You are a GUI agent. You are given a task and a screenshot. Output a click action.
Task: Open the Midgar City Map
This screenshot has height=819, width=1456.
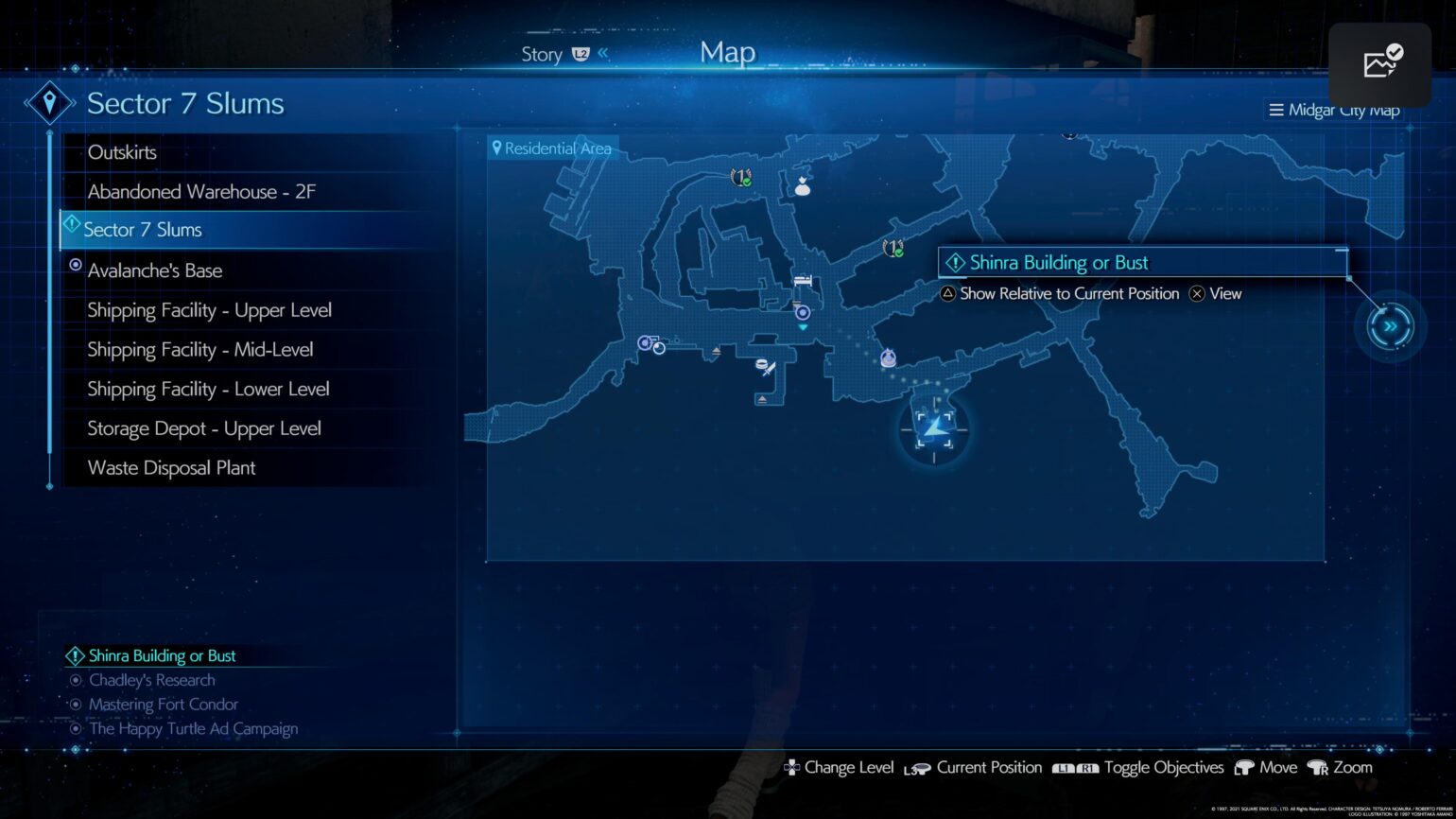[x=1334, y=111]
